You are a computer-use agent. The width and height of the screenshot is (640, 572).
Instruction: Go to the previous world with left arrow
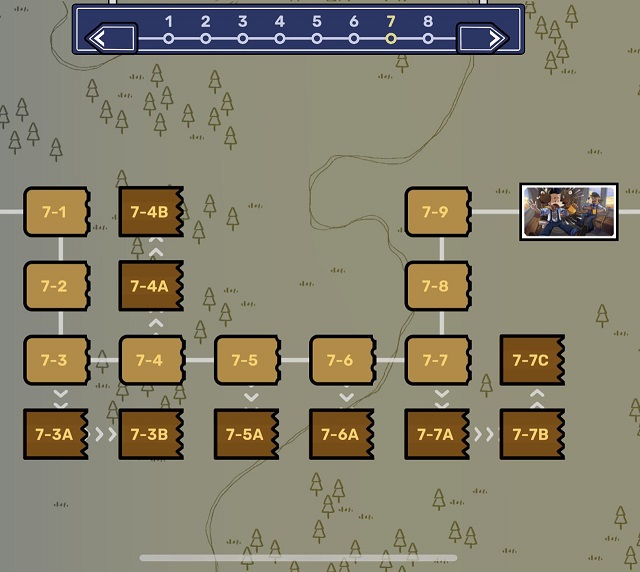click(111, 39)
